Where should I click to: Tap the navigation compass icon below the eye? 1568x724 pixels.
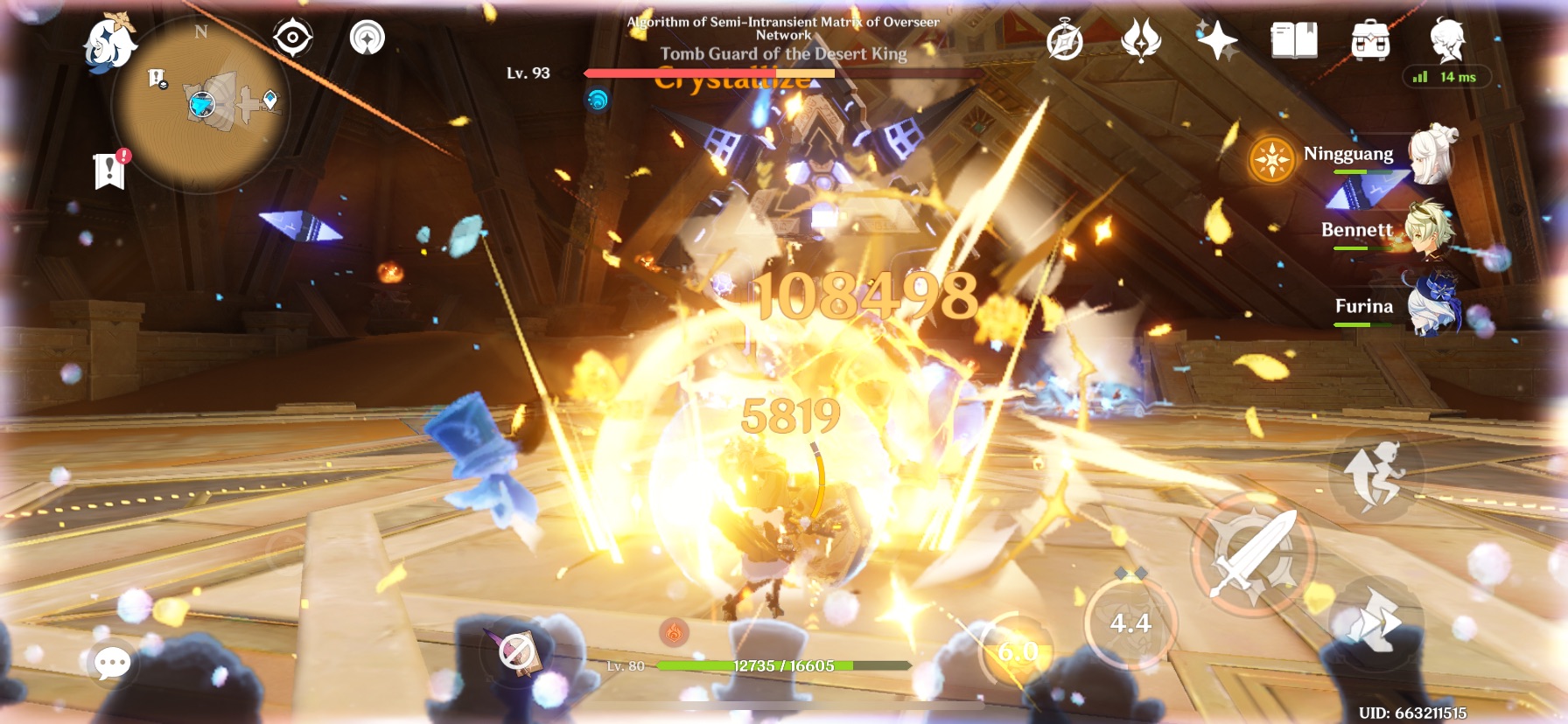pos(367,39)
